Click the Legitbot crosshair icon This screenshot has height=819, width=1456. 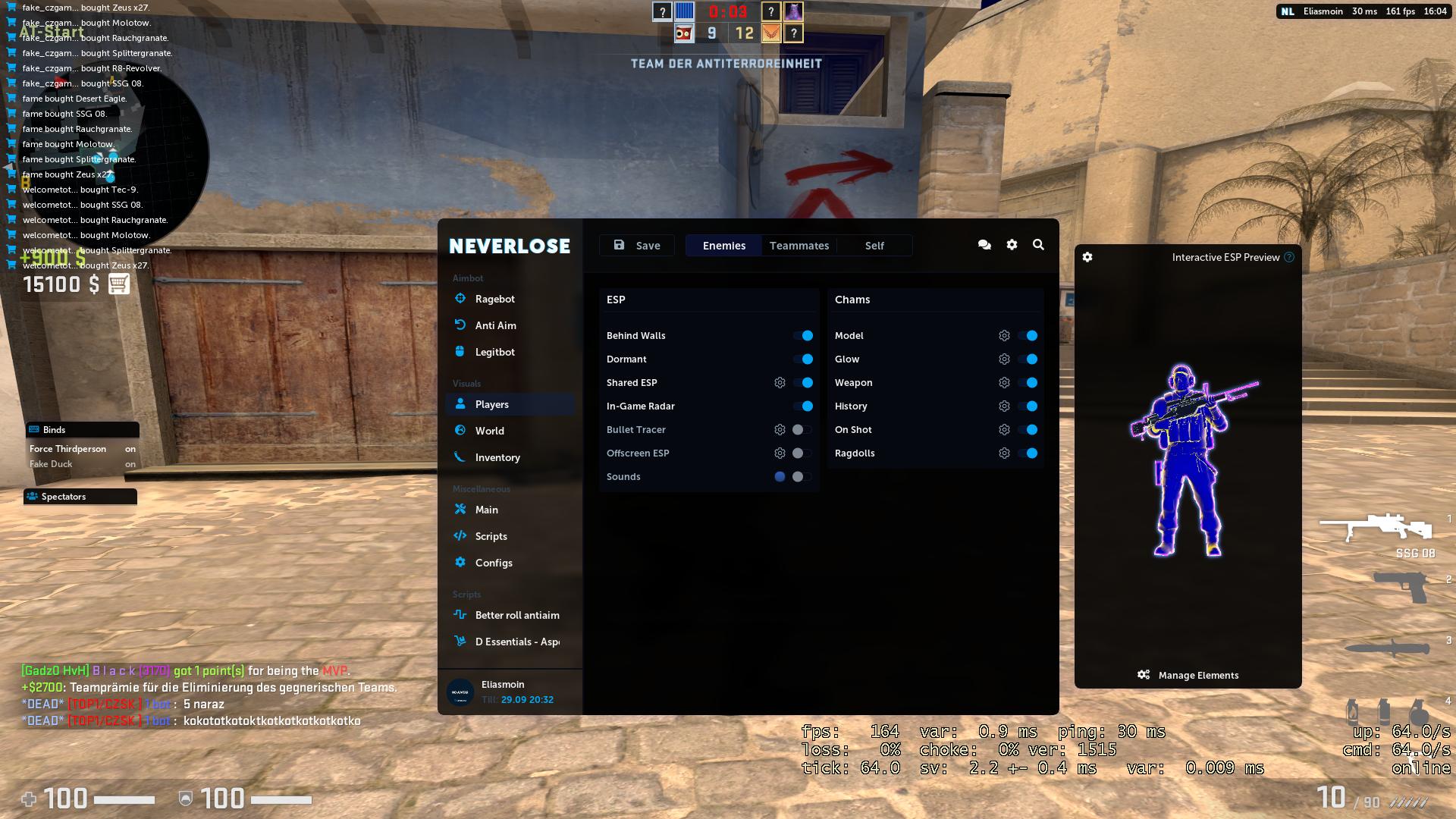click(x=460, y=351)
